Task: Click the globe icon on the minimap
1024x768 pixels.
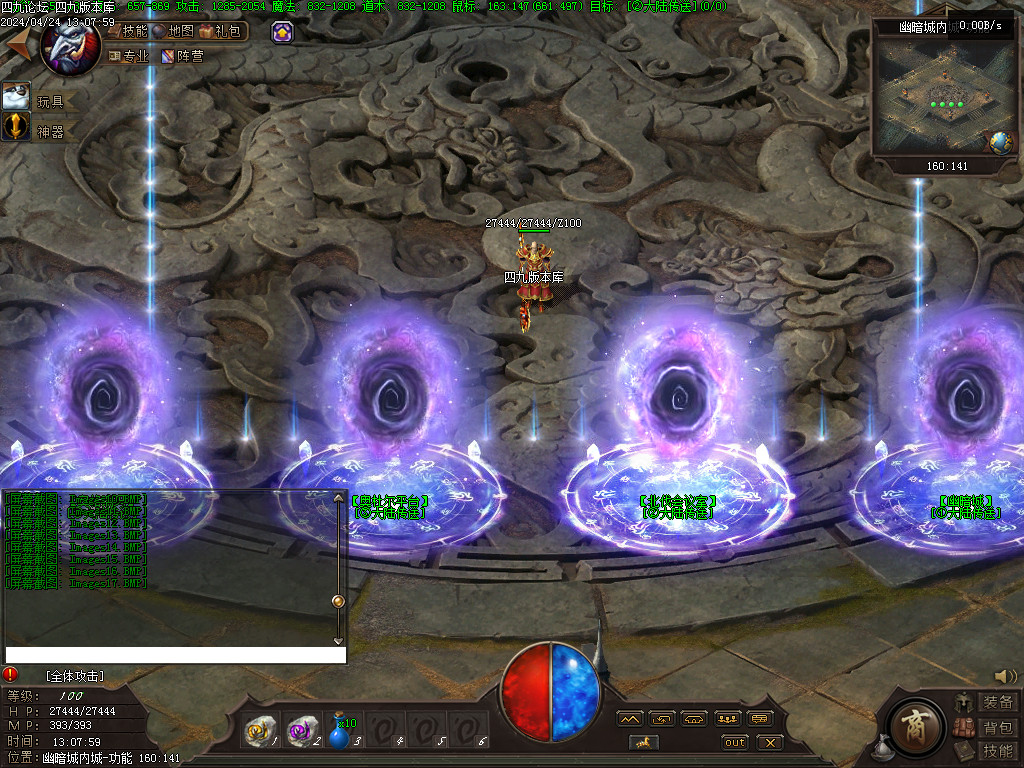Action: [x=1001, y=142]
